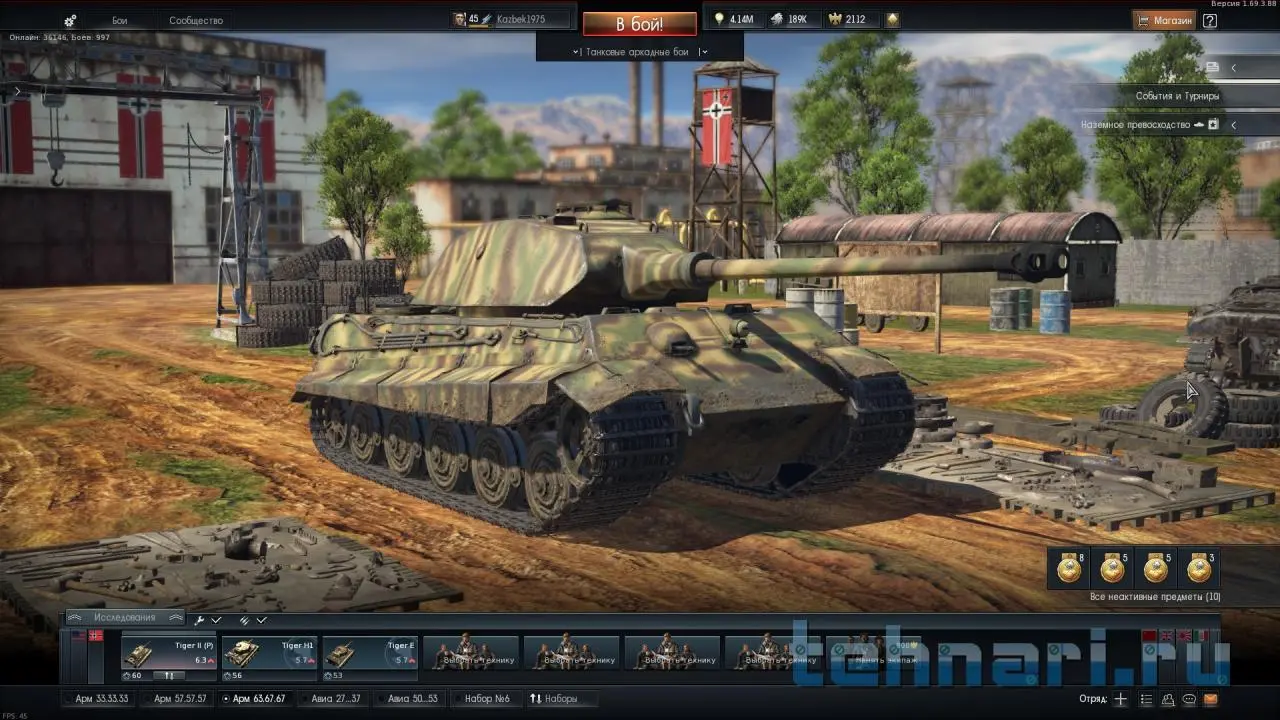Start battle with the В бой! button

(639, 23)
